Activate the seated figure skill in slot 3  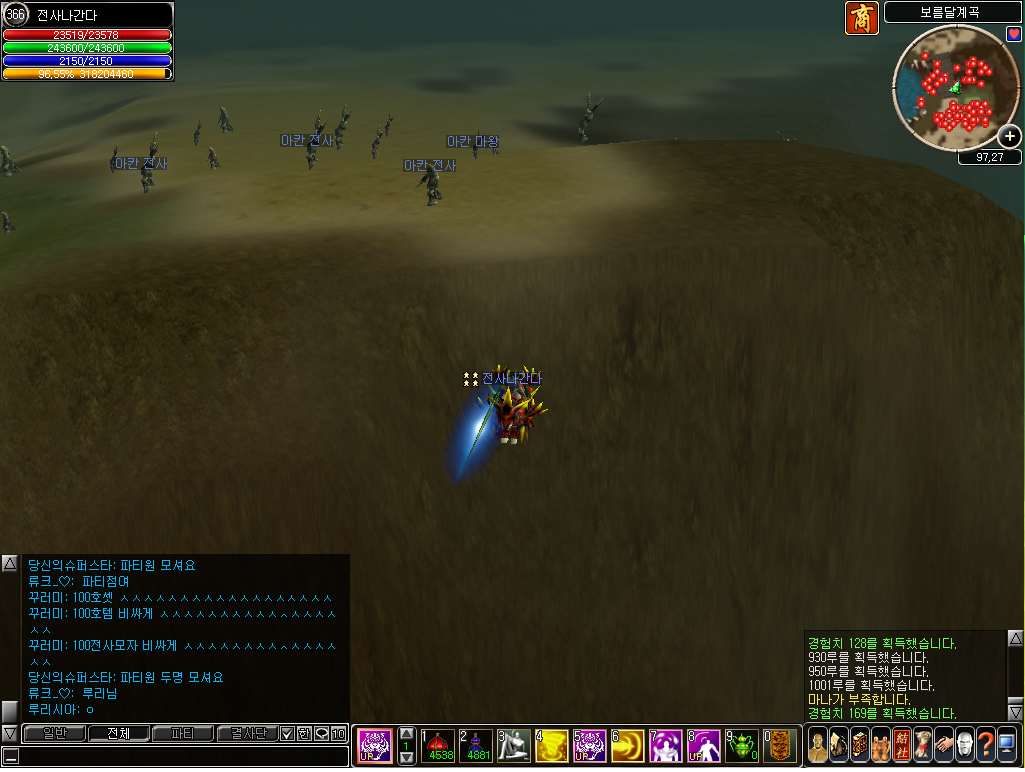pos(514,745)
